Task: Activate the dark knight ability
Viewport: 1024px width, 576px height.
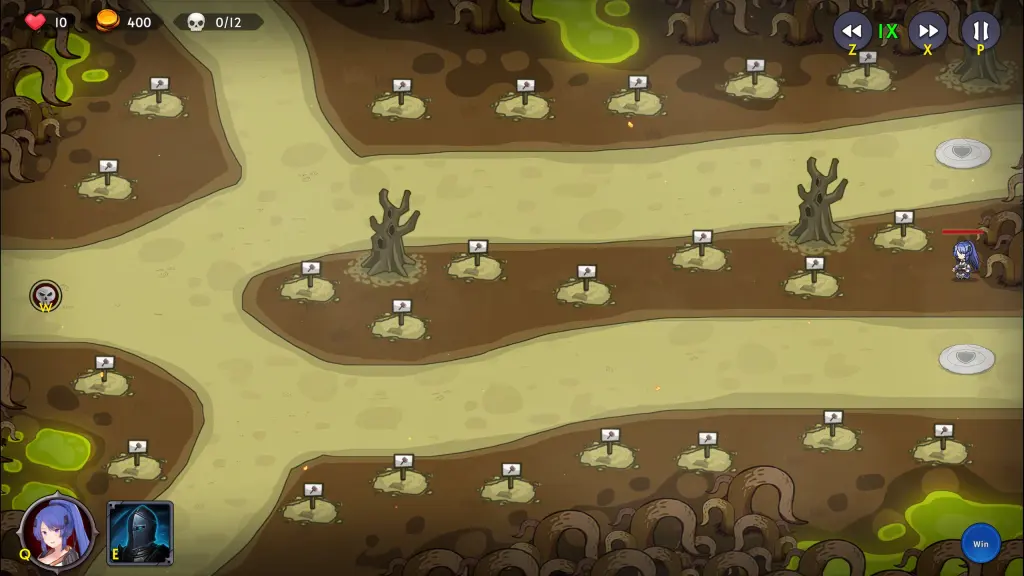Action: pos(140,533)
